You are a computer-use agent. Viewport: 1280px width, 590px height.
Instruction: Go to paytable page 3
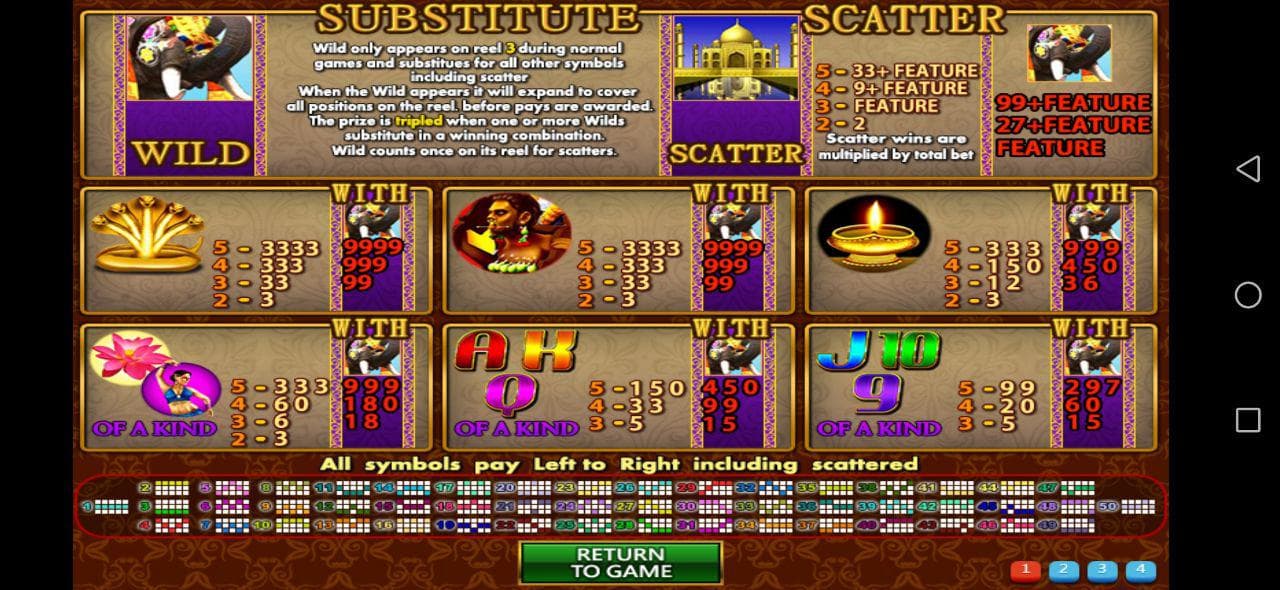point(1101,571)
